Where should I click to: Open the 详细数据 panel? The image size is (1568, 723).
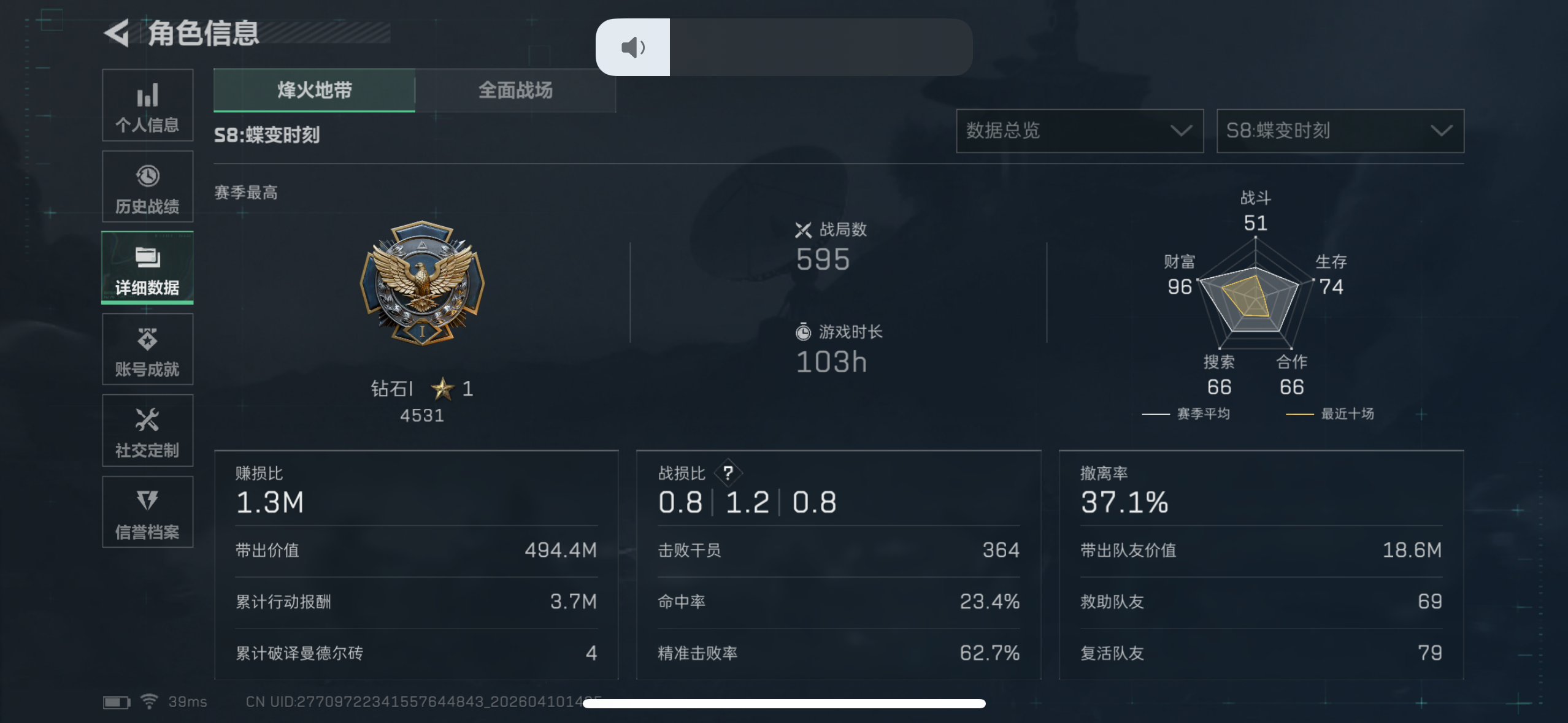[147, 268]
